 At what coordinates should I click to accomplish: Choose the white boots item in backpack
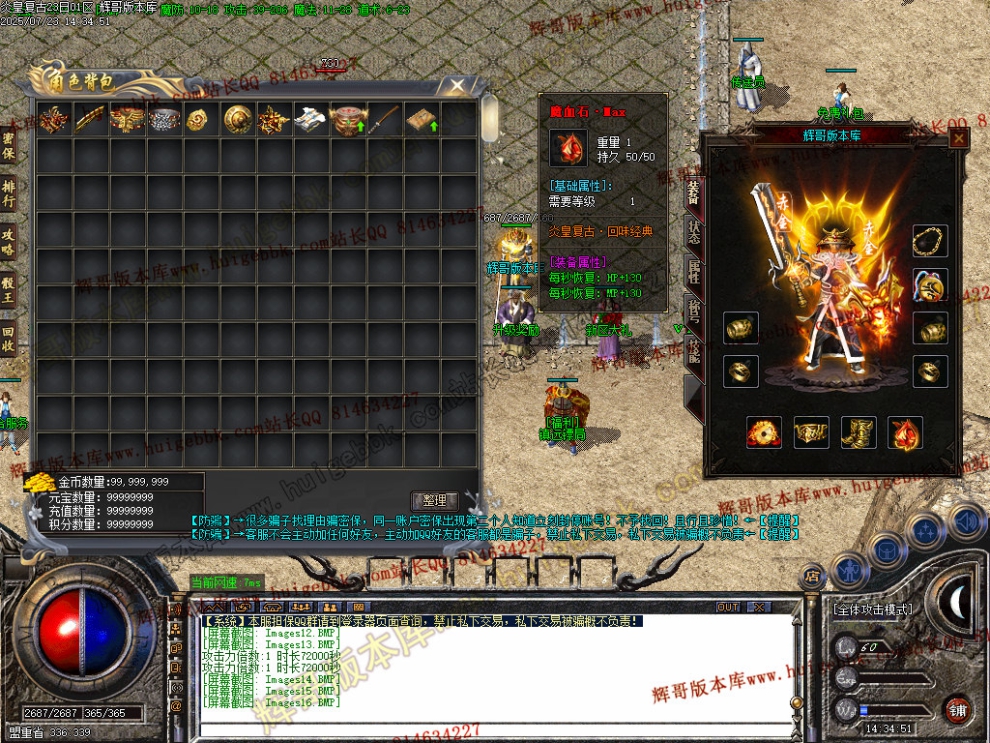(310, 119)
